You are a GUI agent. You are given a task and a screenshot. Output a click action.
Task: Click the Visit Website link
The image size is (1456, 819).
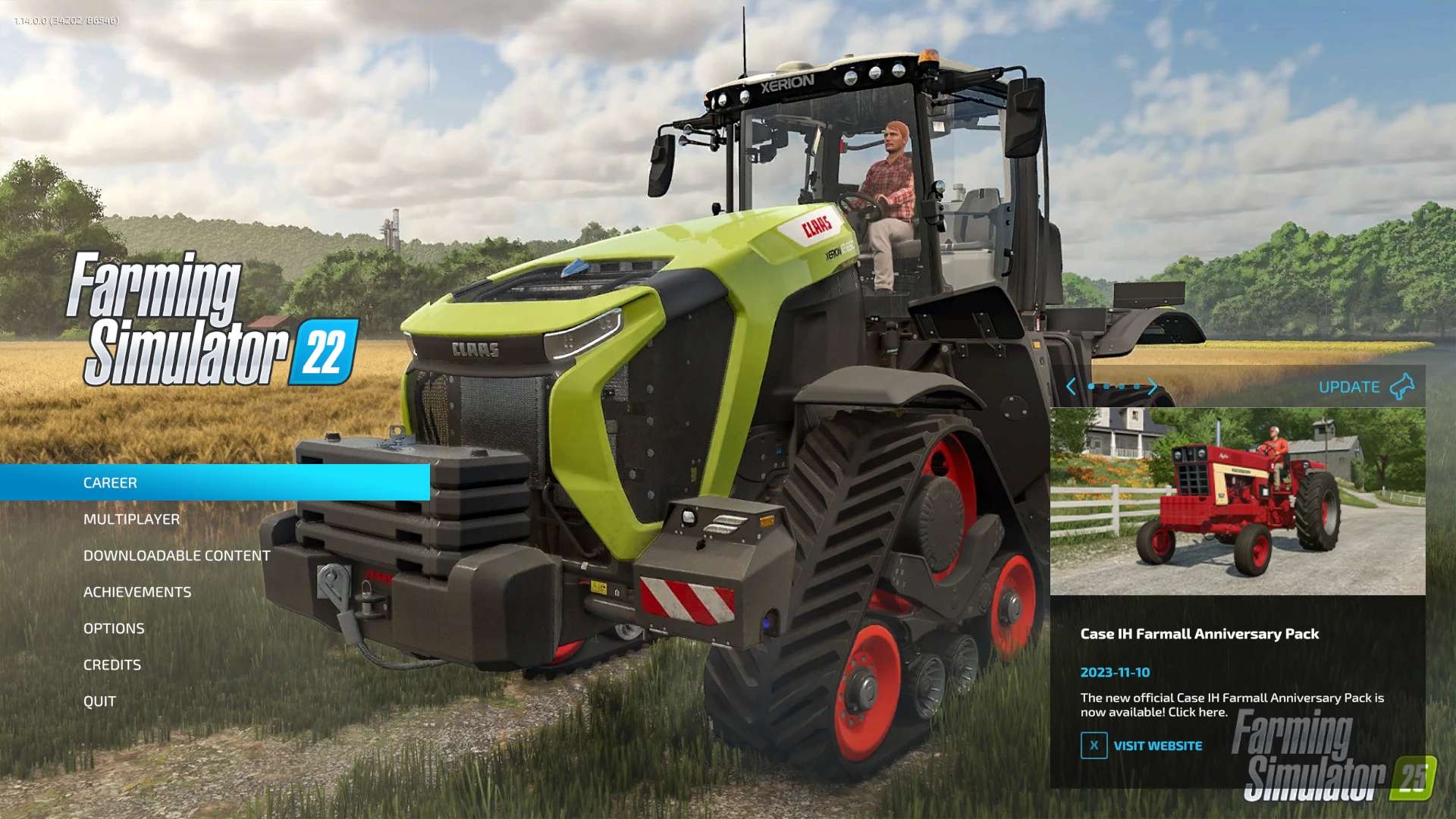click(x=1157, y=746)
